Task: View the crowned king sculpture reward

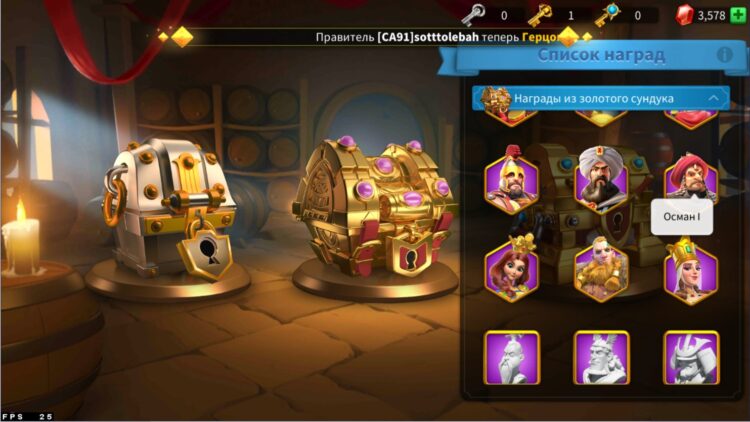Action: point(601,357)
